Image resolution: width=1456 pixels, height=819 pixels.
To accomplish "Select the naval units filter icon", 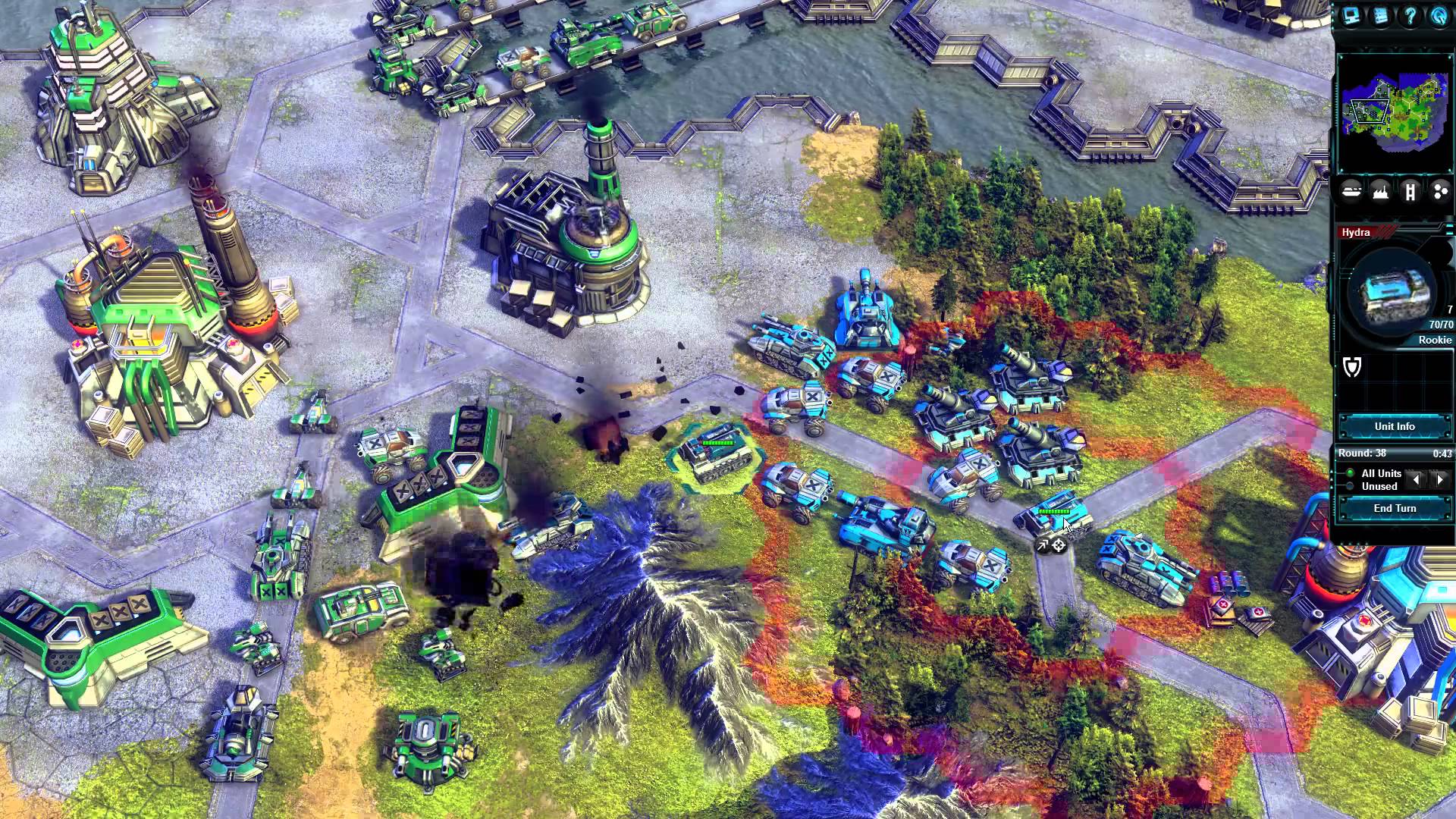I will coord(1351,193).
